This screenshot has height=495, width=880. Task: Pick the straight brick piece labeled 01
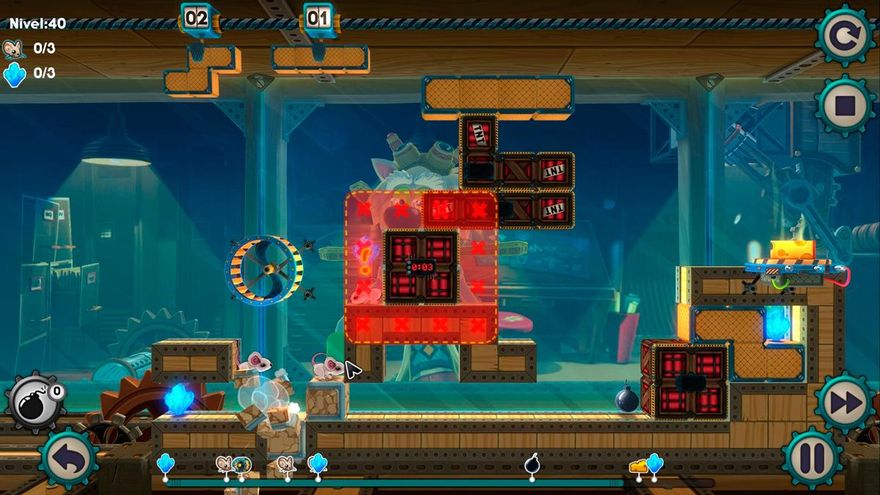pos(320,59)
